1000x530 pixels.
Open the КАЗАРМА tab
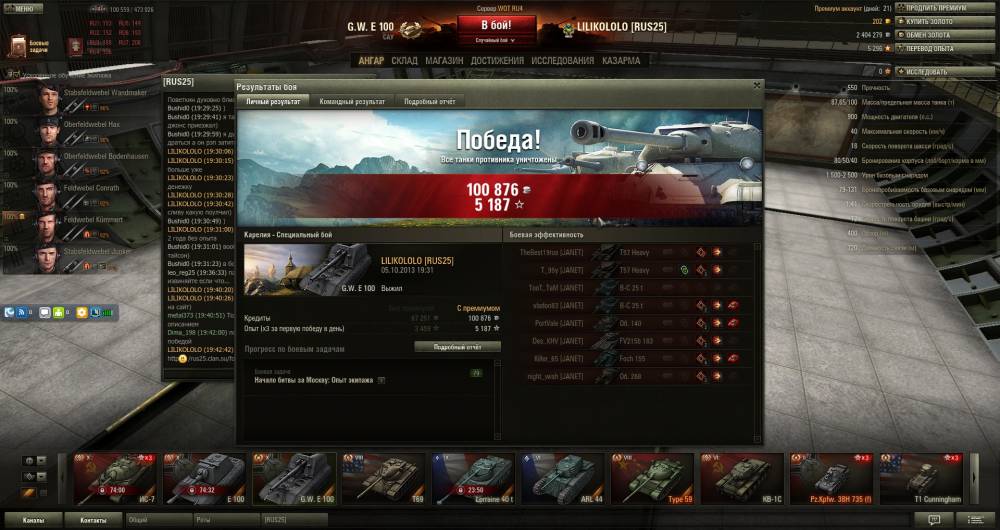click(621, 61)
